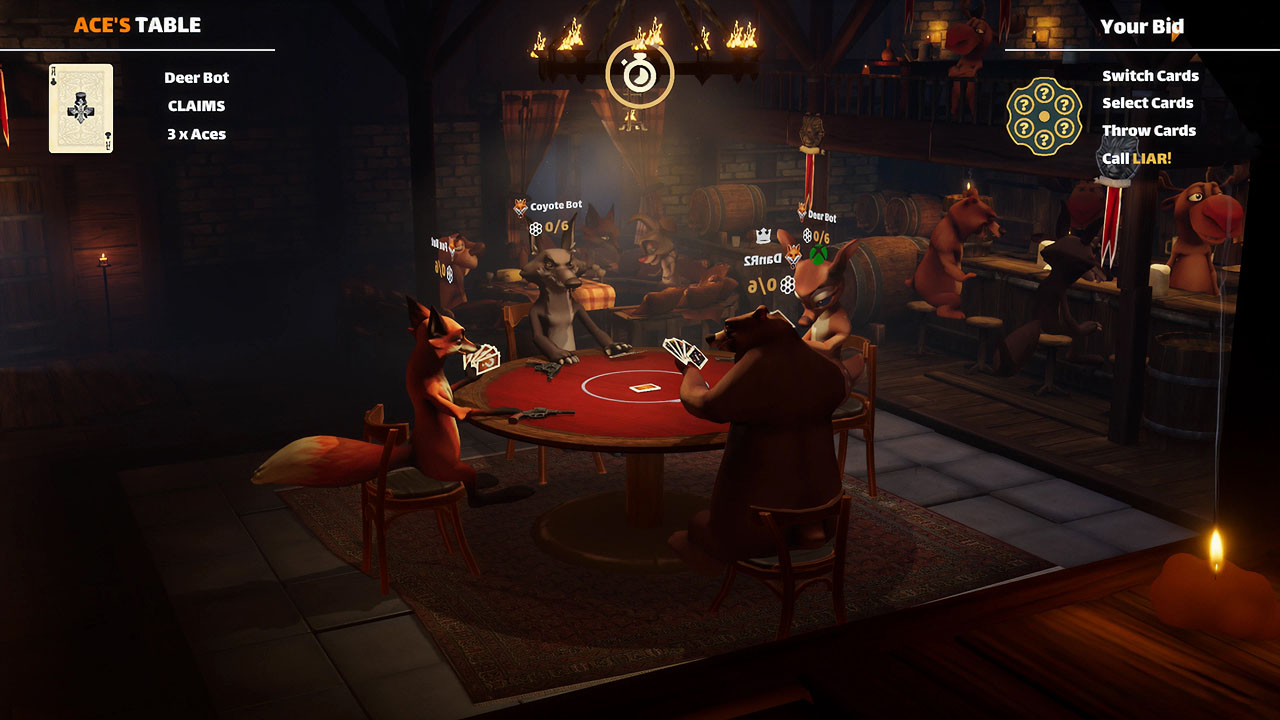The height and width of the screenshot is (720, 1280).
Task: Choose the Select Cards option
Action: tap(1146, 103)
